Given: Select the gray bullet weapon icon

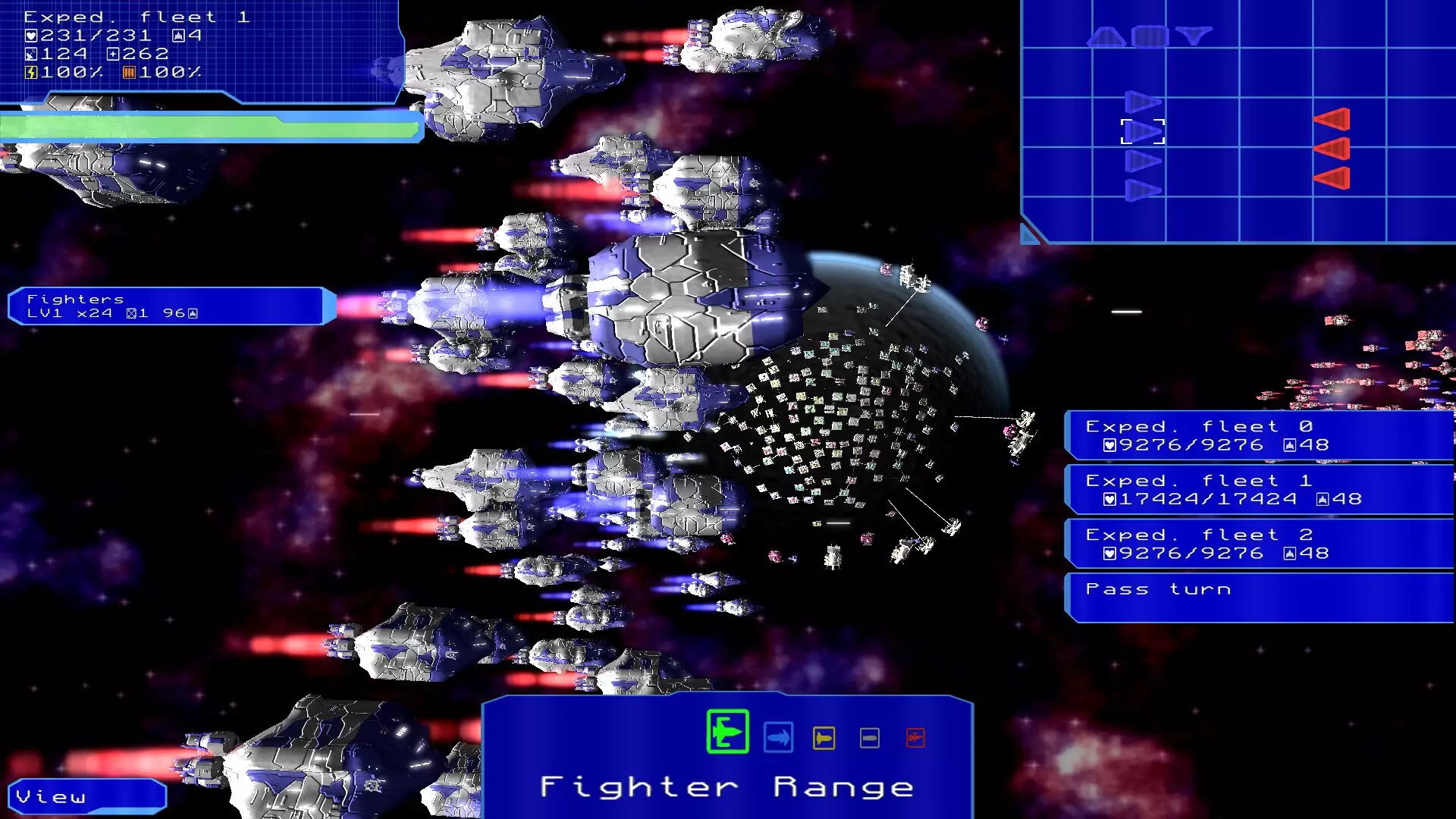Looking at the screenshot, I should tap(870, 738).
